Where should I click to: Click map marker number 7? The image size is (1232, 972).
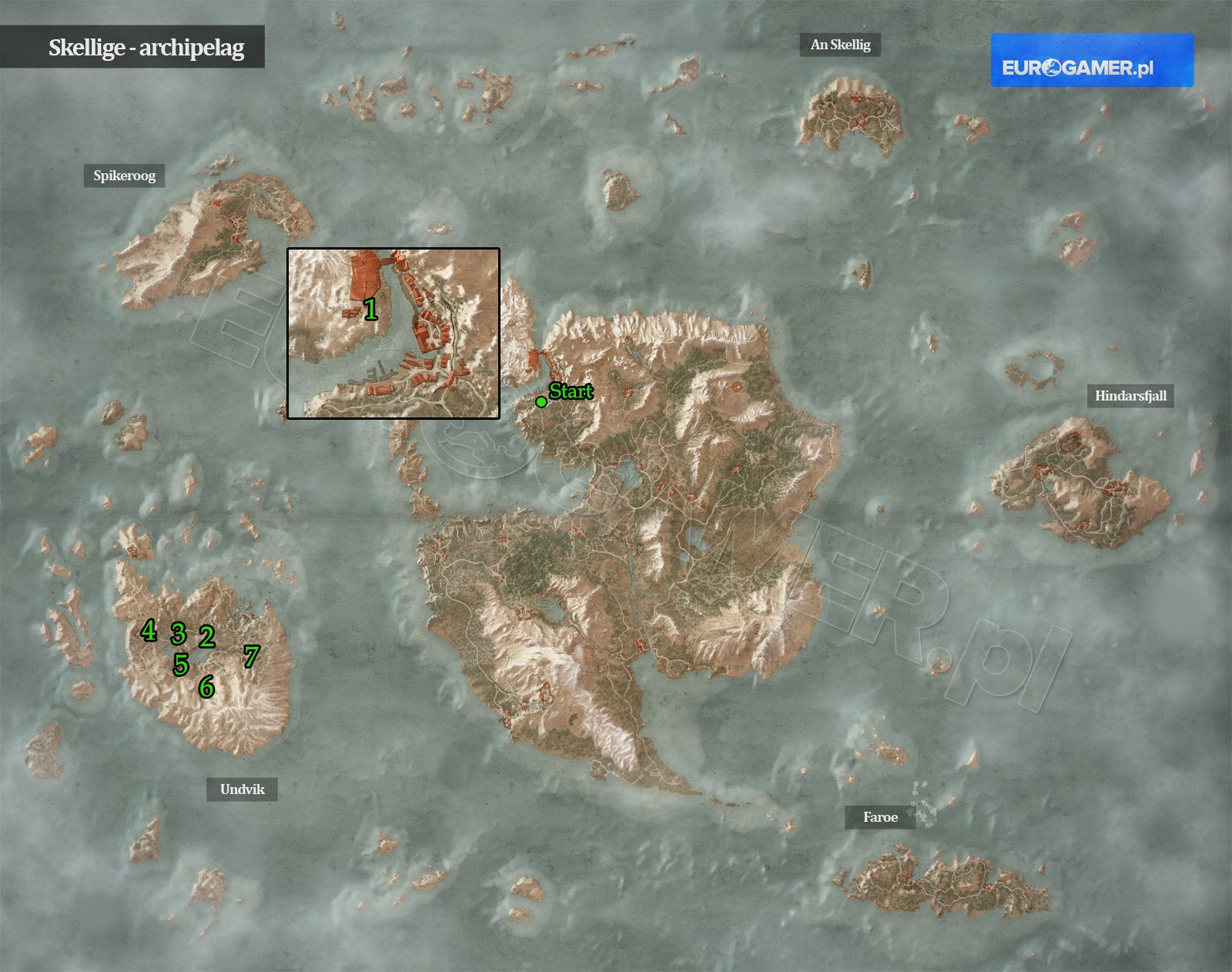tap(251, 656)
